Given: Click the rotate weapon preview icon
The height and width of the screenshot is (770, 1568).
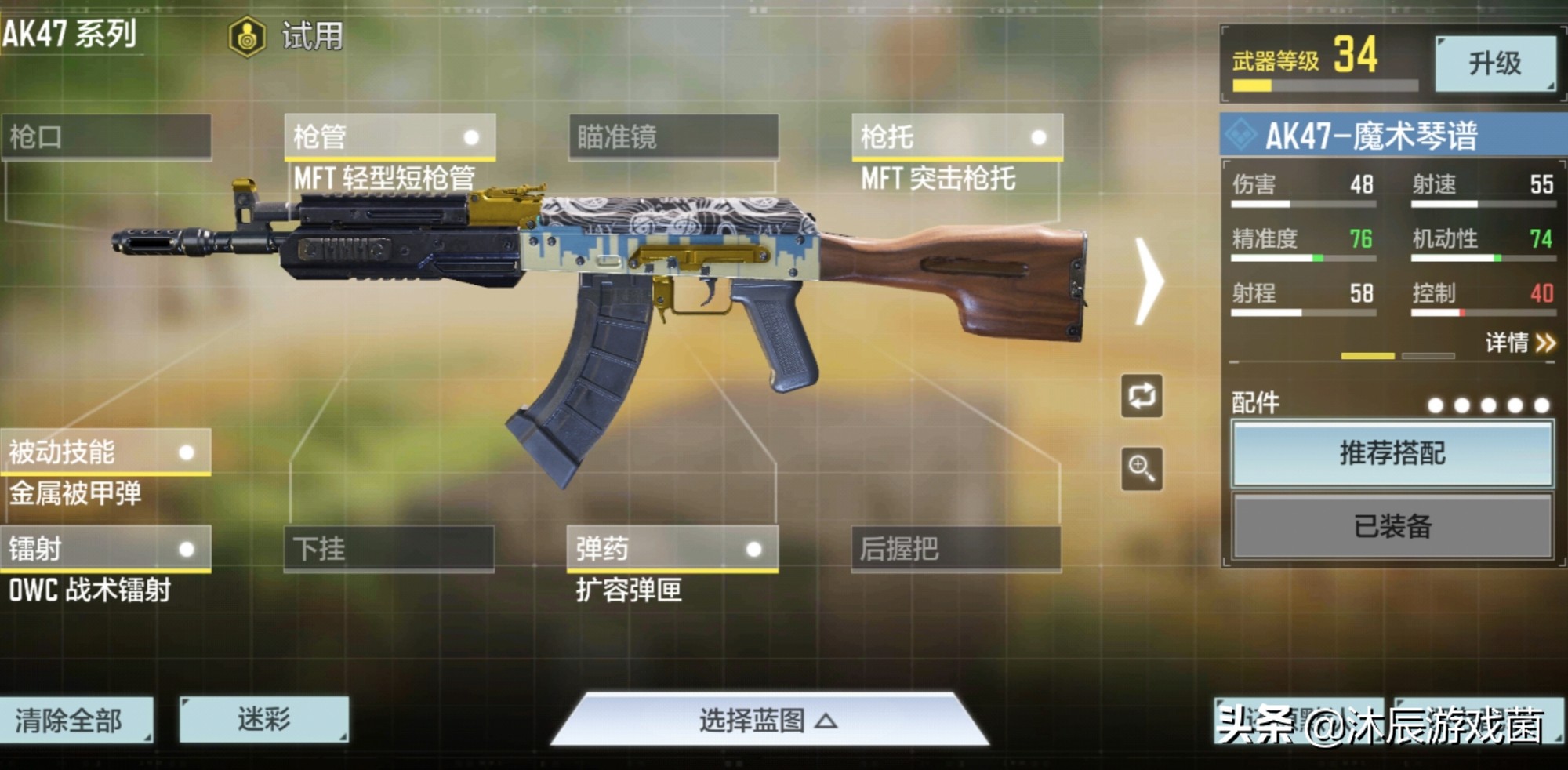Looking at the screenshot, I should pyautogui.click(x=1142, y=397).
